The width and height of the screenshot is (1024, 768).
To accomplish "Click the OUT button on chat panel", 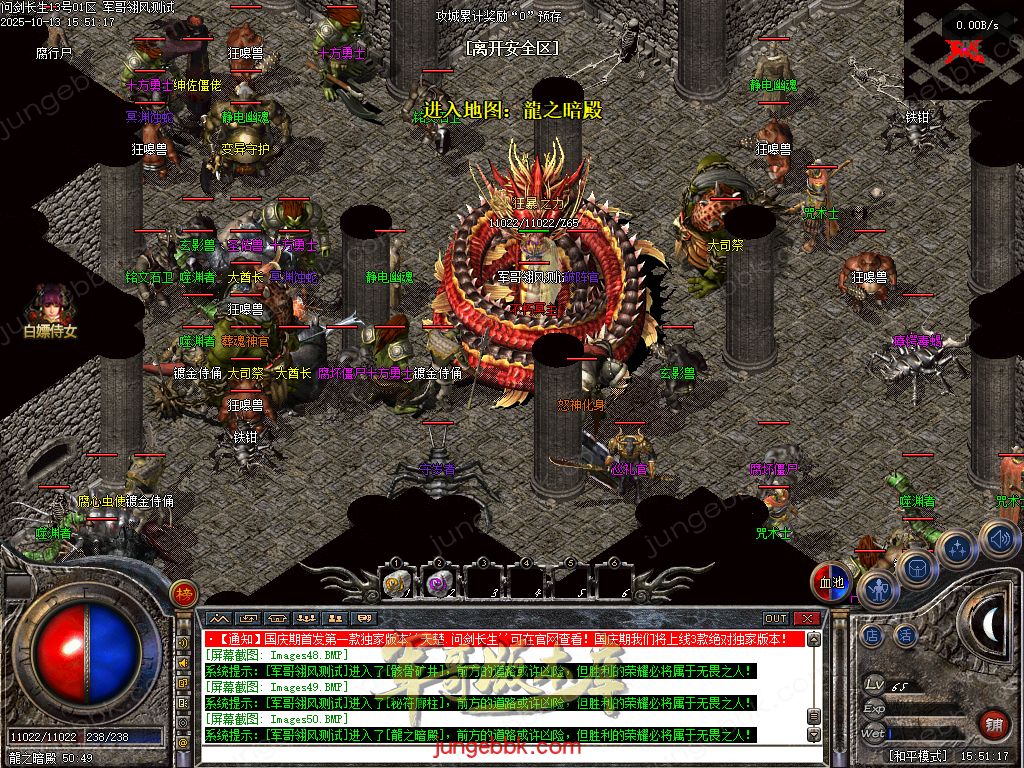I will point(776,619).
